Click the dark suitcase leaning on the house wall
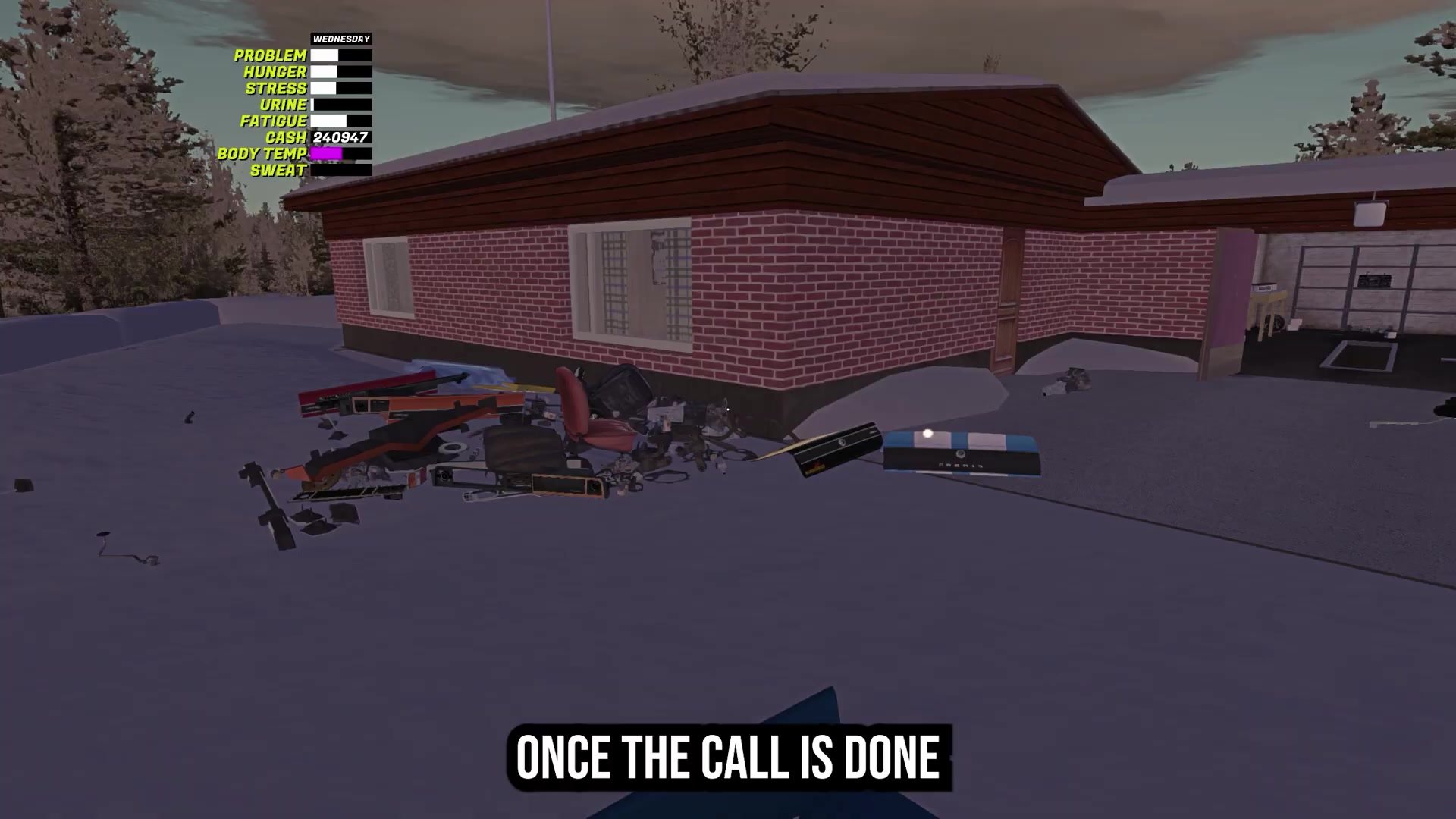1456x819 pixels. [620, 389]
